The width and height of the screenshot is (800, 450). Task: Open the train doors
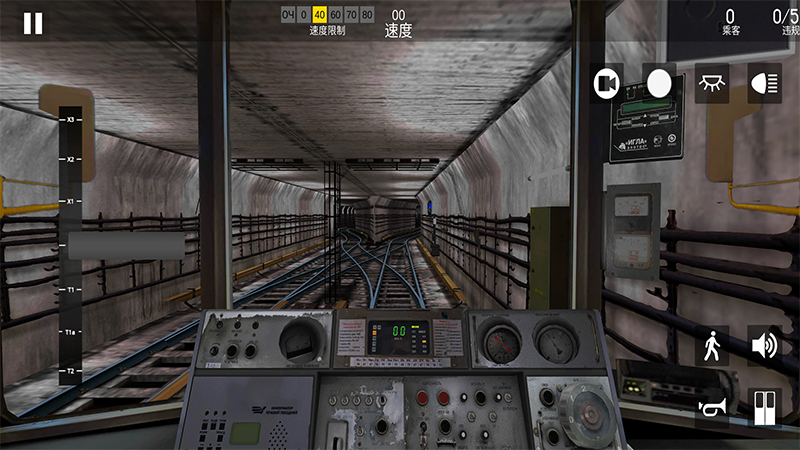764,407
